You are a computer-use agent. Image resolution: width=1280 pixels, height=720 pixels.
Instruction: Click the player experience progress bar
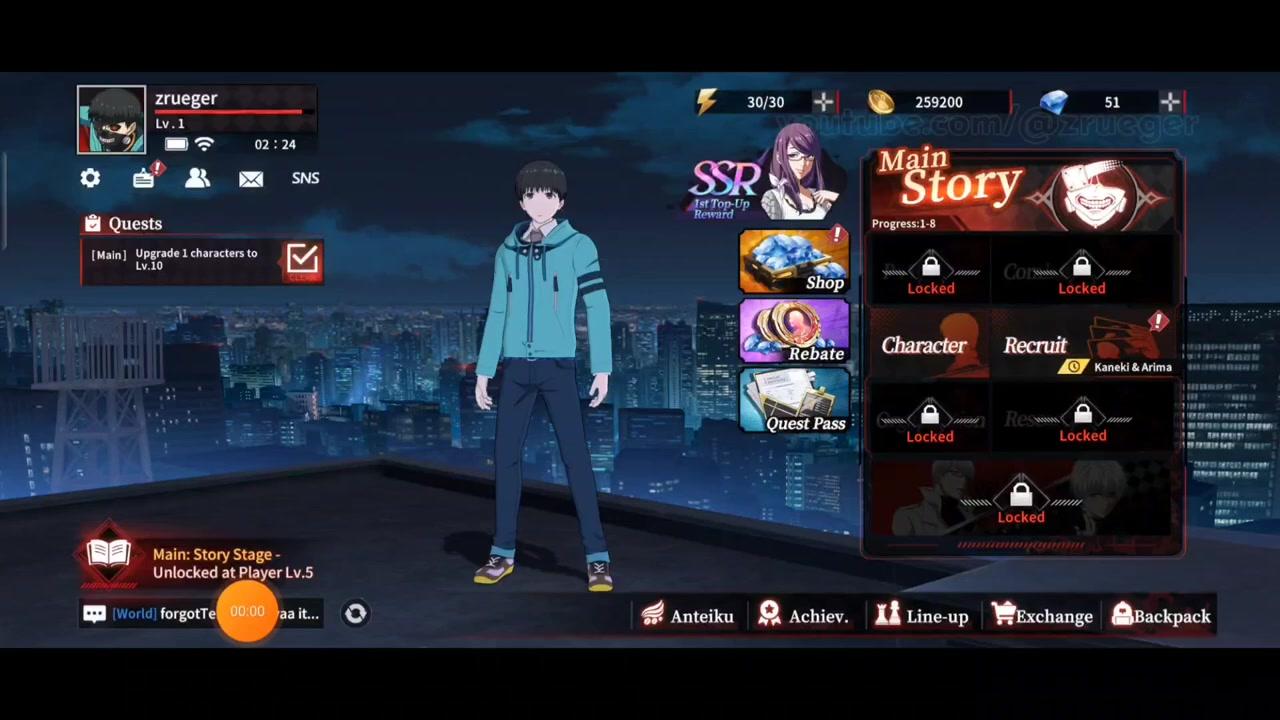click(230, 113)
